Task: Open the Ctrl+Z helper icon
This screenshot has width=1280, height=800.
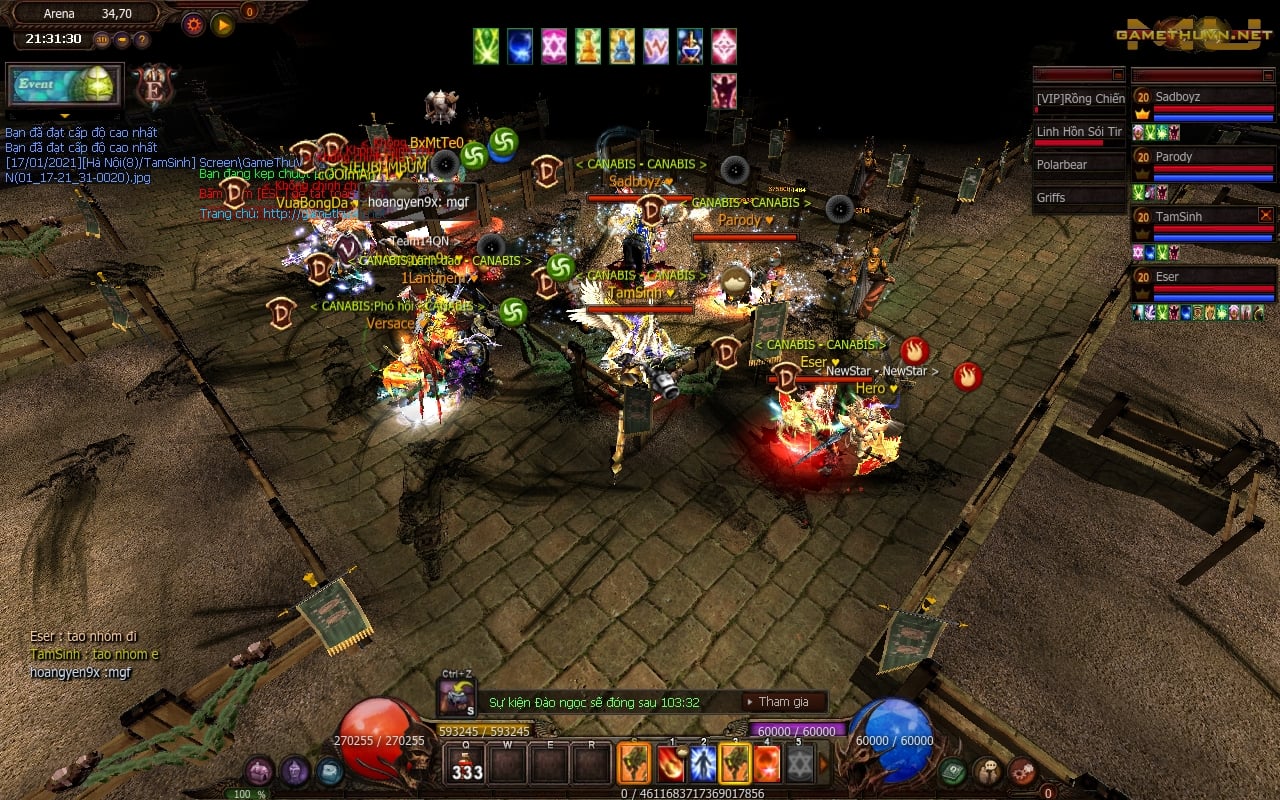Action: (x=458, y=696)
